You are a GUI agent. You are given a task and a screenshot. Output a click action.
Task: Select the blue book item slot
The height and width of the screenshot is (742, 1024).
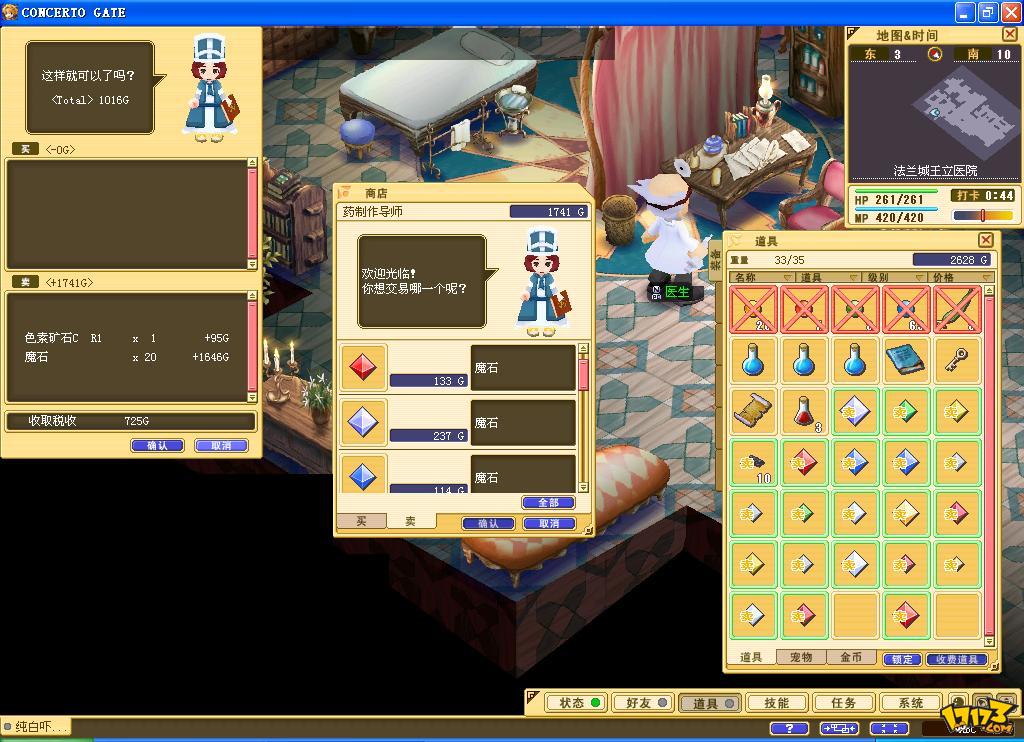click(906, 360)
